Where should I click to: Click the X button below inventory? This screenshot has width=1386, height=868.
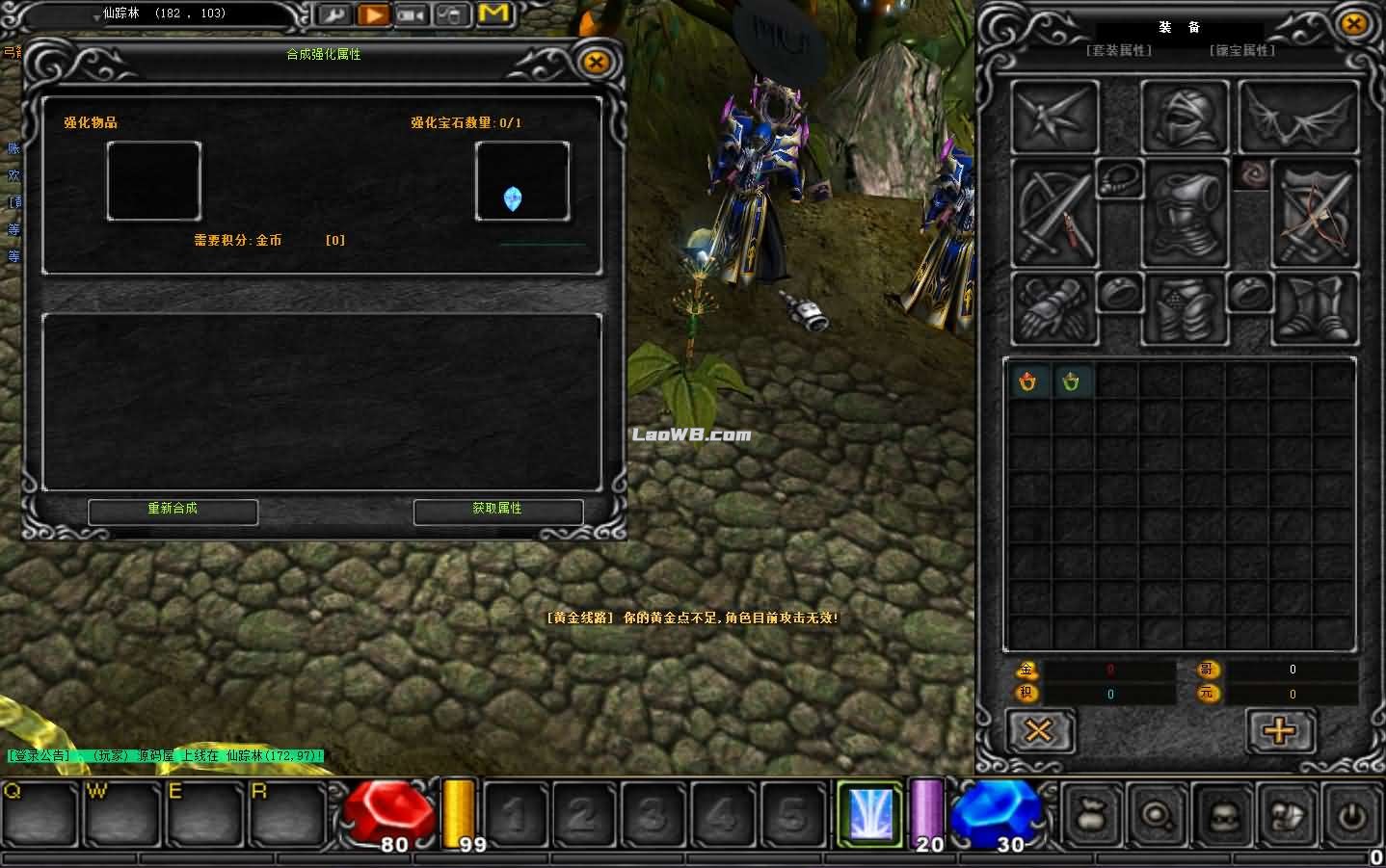click(x=1039, y=731)
